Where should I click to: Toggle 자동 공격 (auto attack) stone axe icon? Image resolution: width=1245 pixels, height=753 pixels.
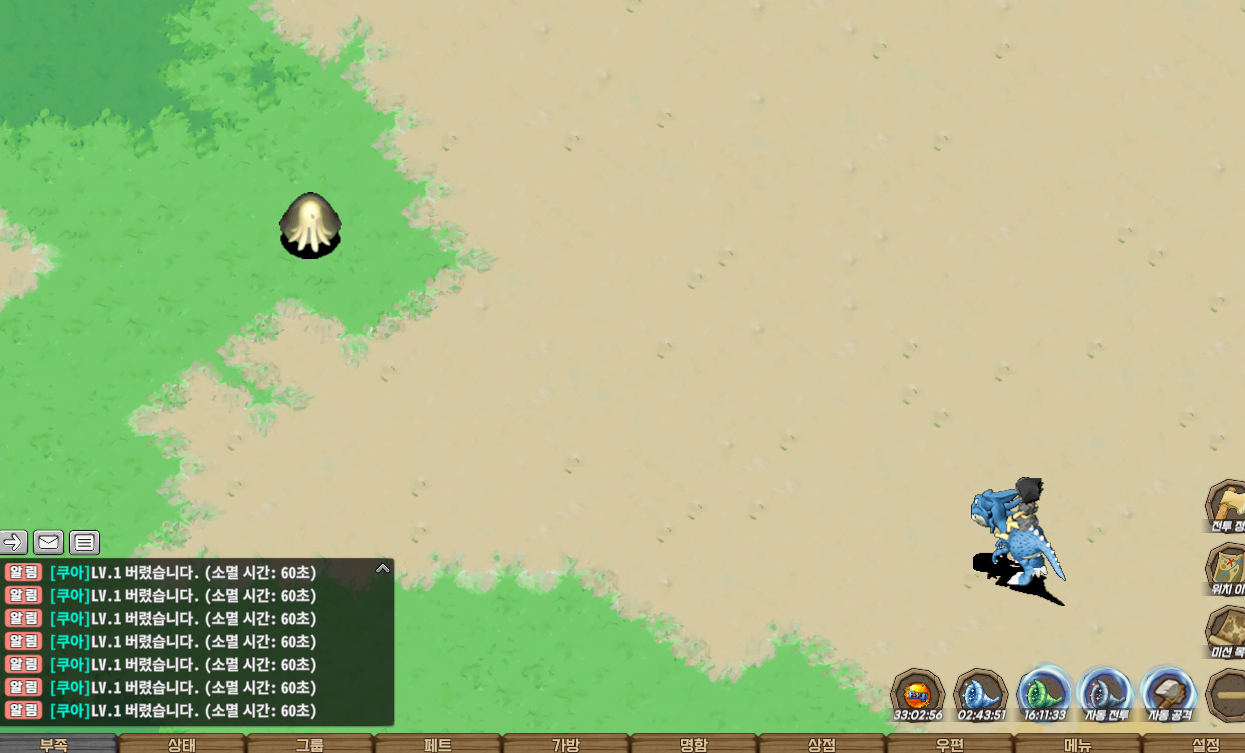coord(1168,694)
